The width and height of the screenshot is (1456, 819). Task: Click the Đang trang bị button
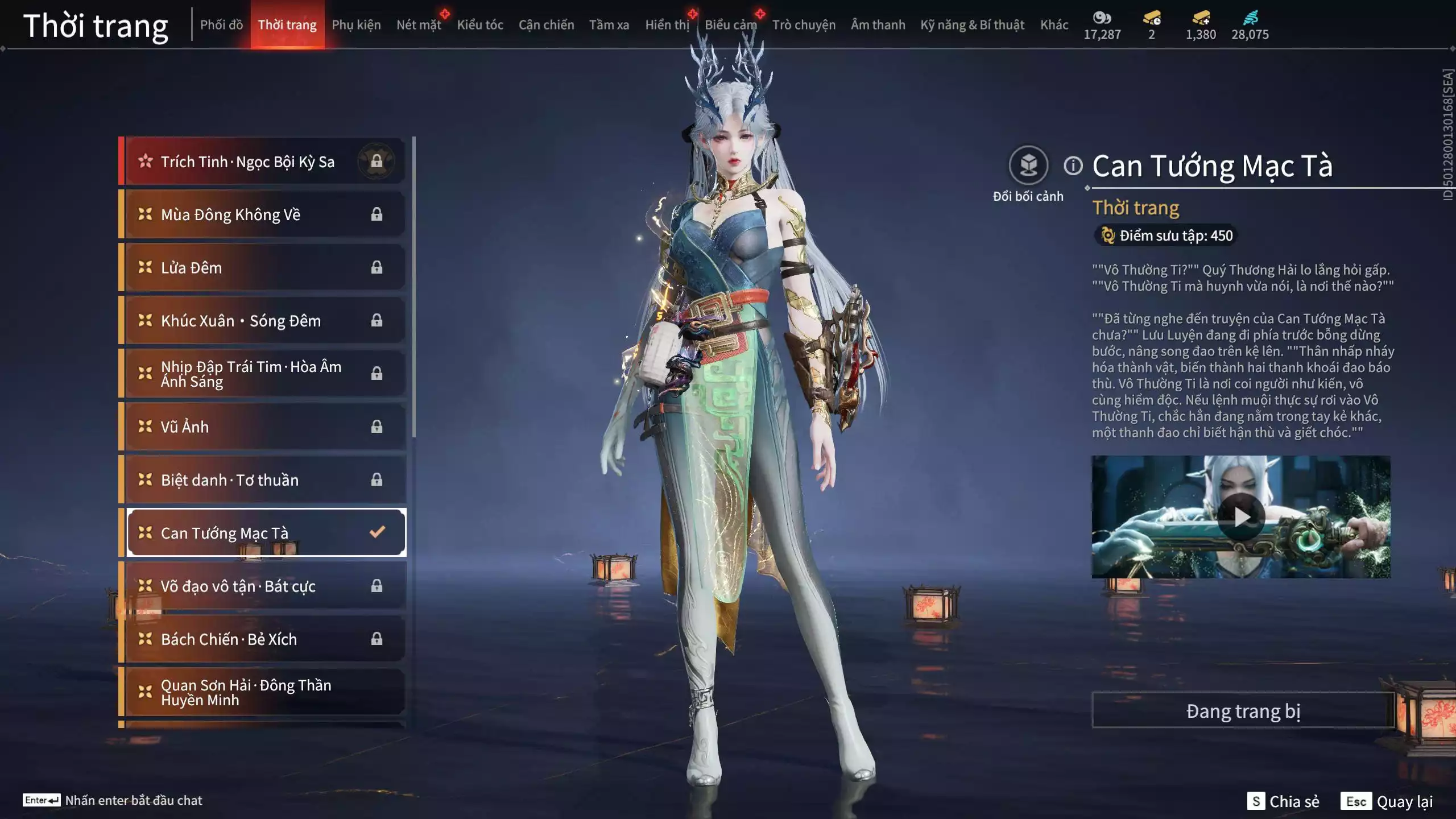[x=1243, y=711]
